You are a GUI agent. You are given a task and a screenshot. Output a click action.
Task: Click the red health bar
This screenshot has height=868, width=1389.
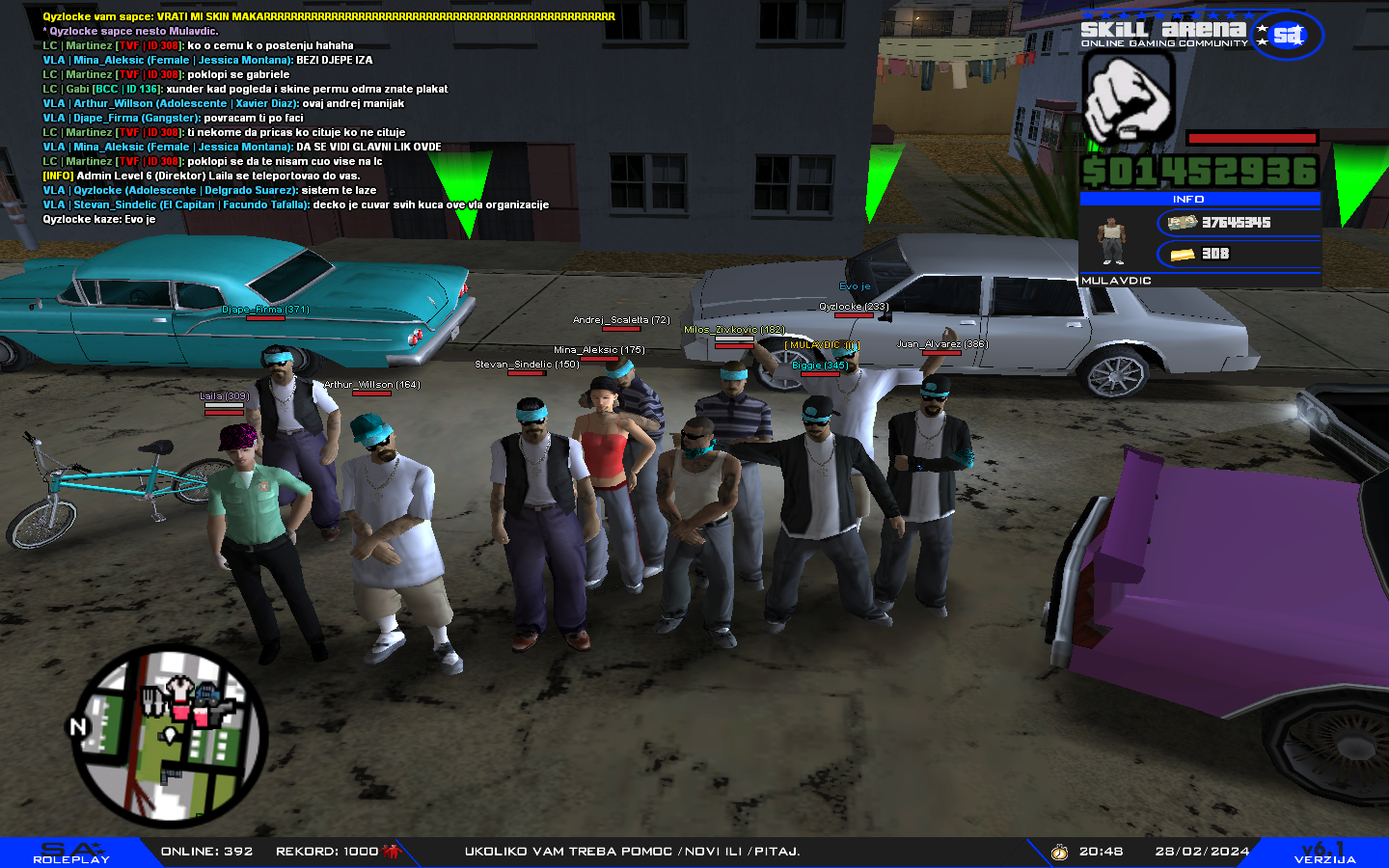click(1249, 136)
